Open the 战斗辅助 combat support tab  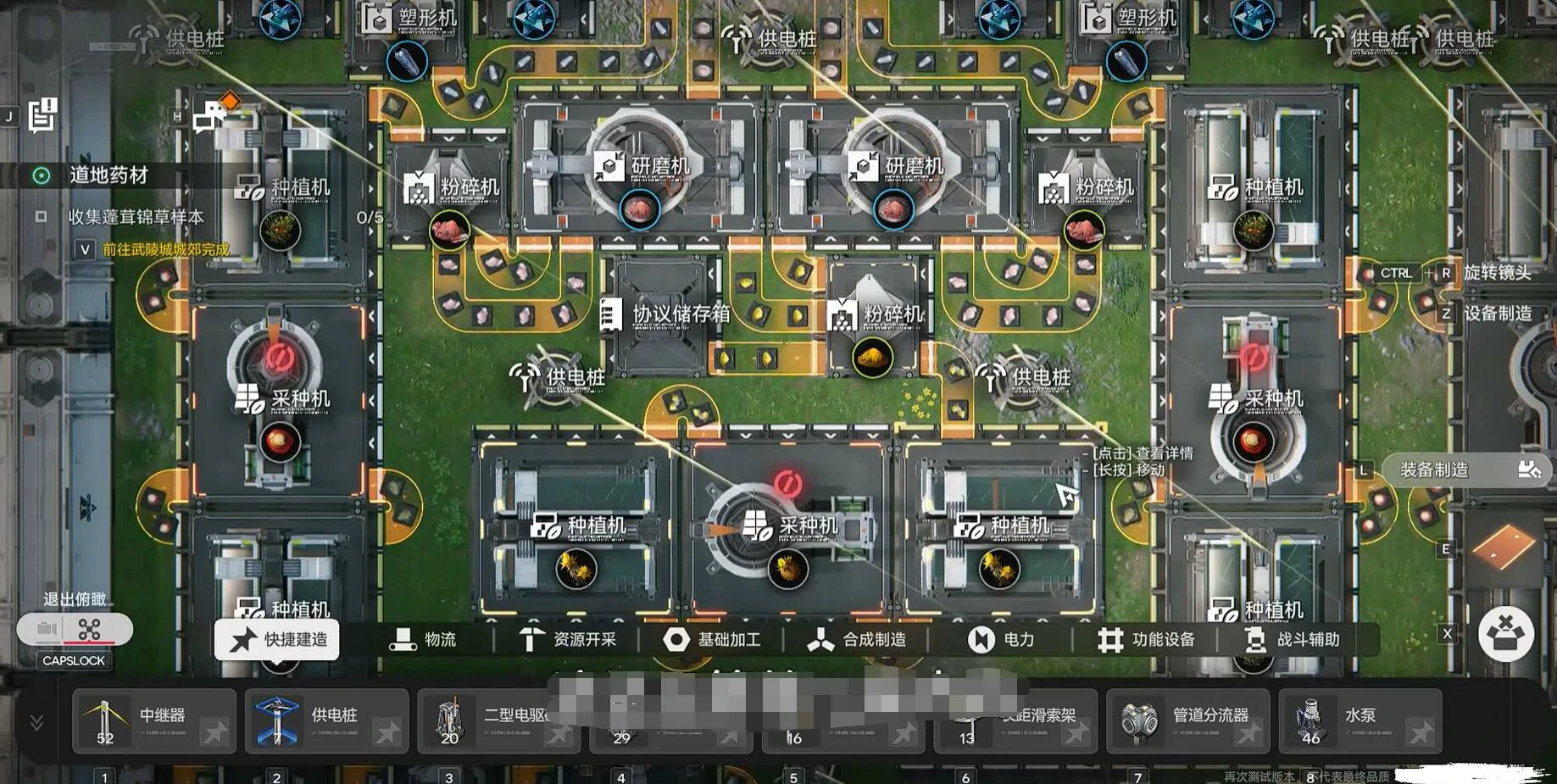[x=1293, y=640]
